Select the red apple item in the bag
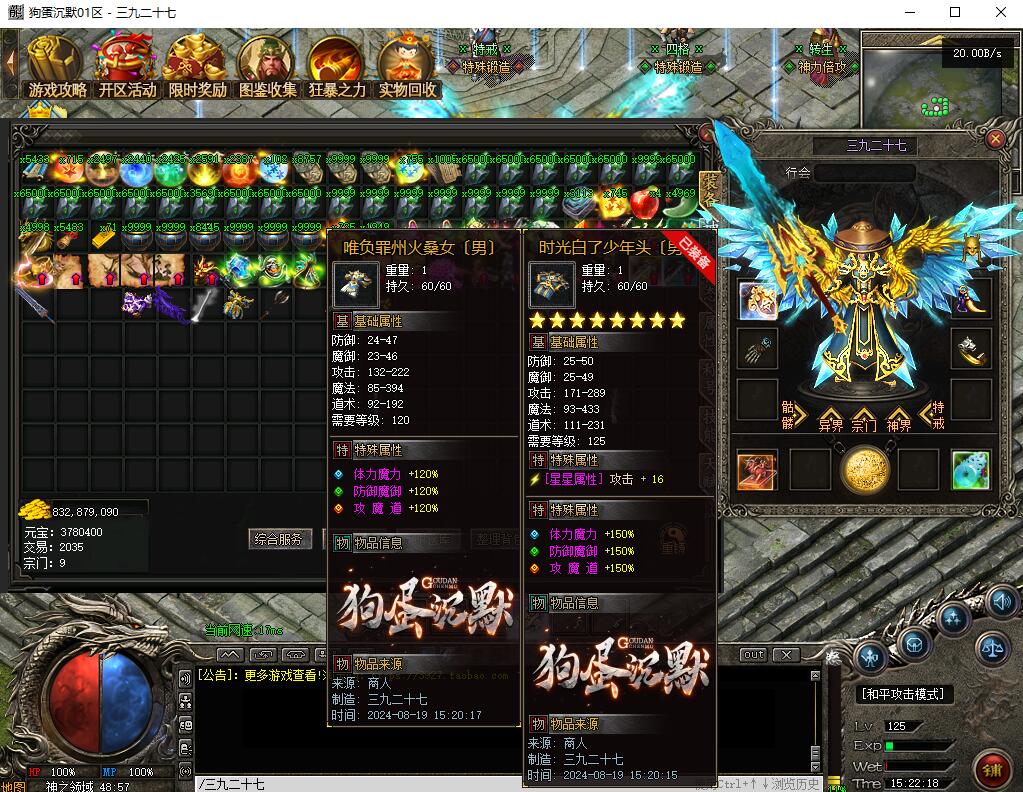This screenshot has width=1023, height=792. point(644,203)
